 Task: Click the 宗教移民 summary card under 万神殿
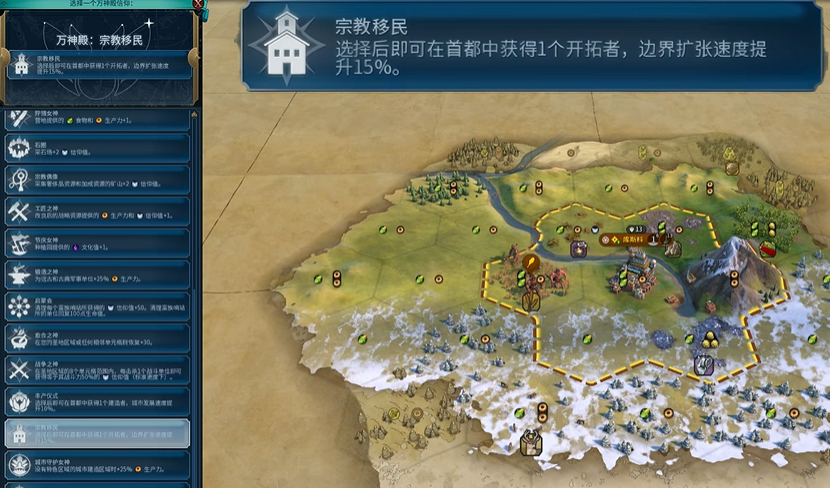pyautogui.click(x=97, y=66)
